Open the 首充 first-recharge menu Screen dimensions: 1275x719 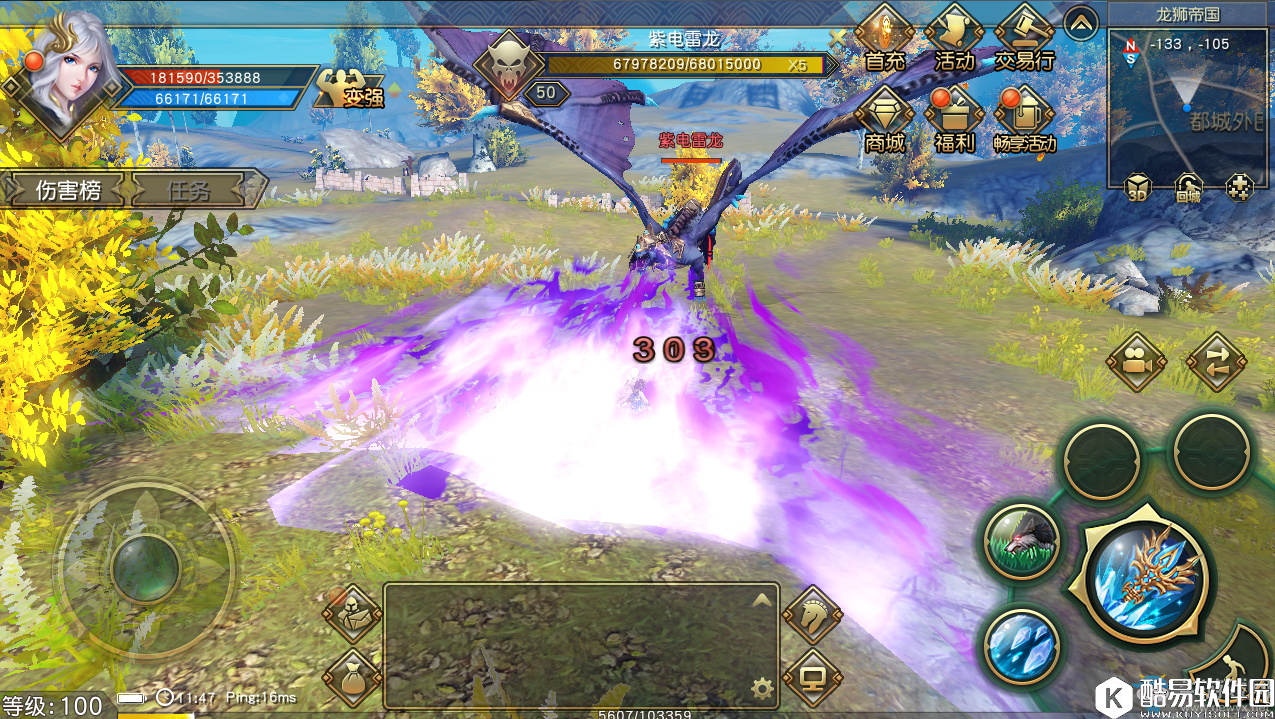[884, 38]
